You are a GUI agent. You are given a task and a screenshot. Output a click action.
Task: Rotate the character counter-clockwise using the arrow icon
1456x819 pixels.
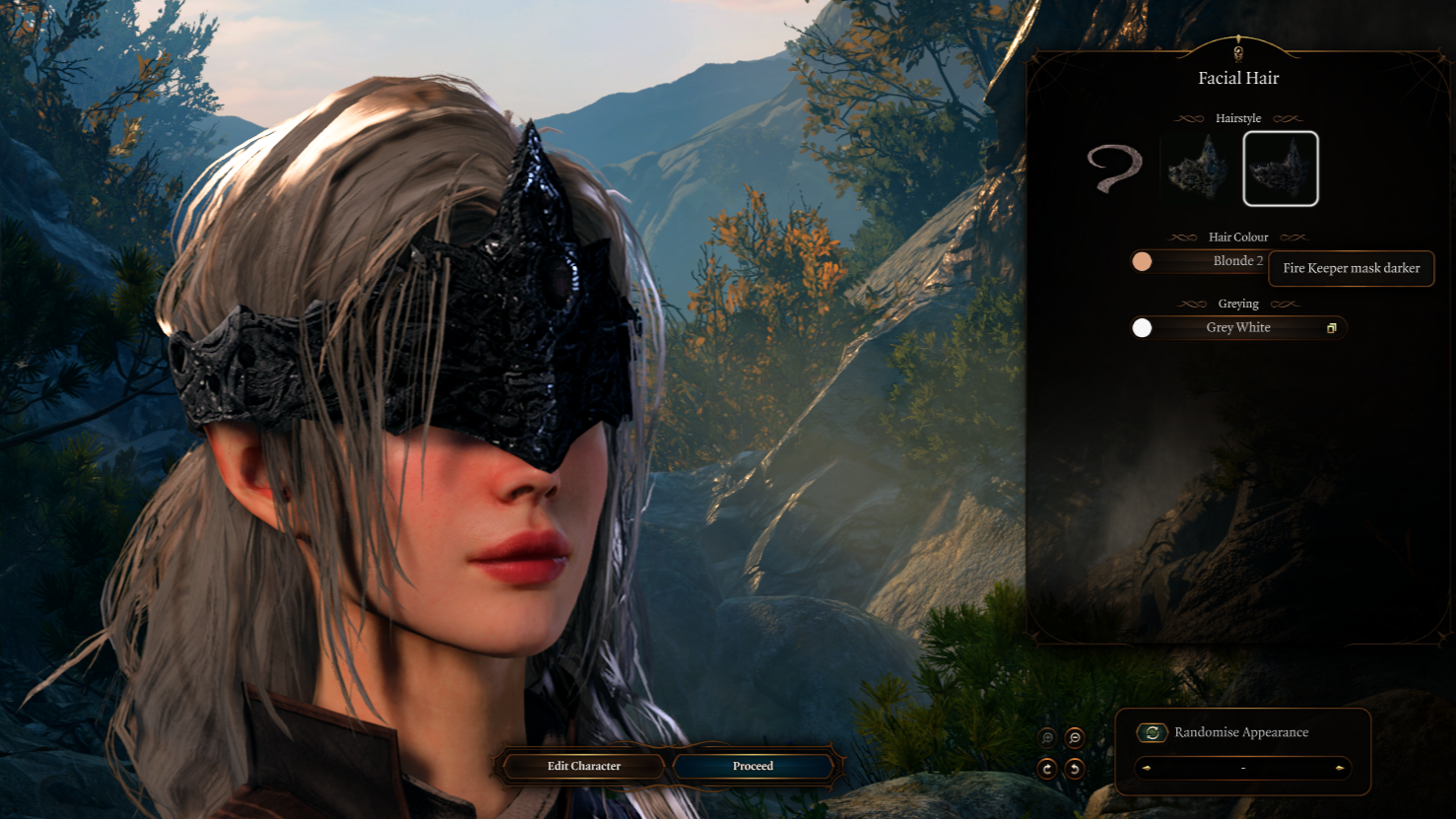pyautogui.click(x=1074, y=769)
